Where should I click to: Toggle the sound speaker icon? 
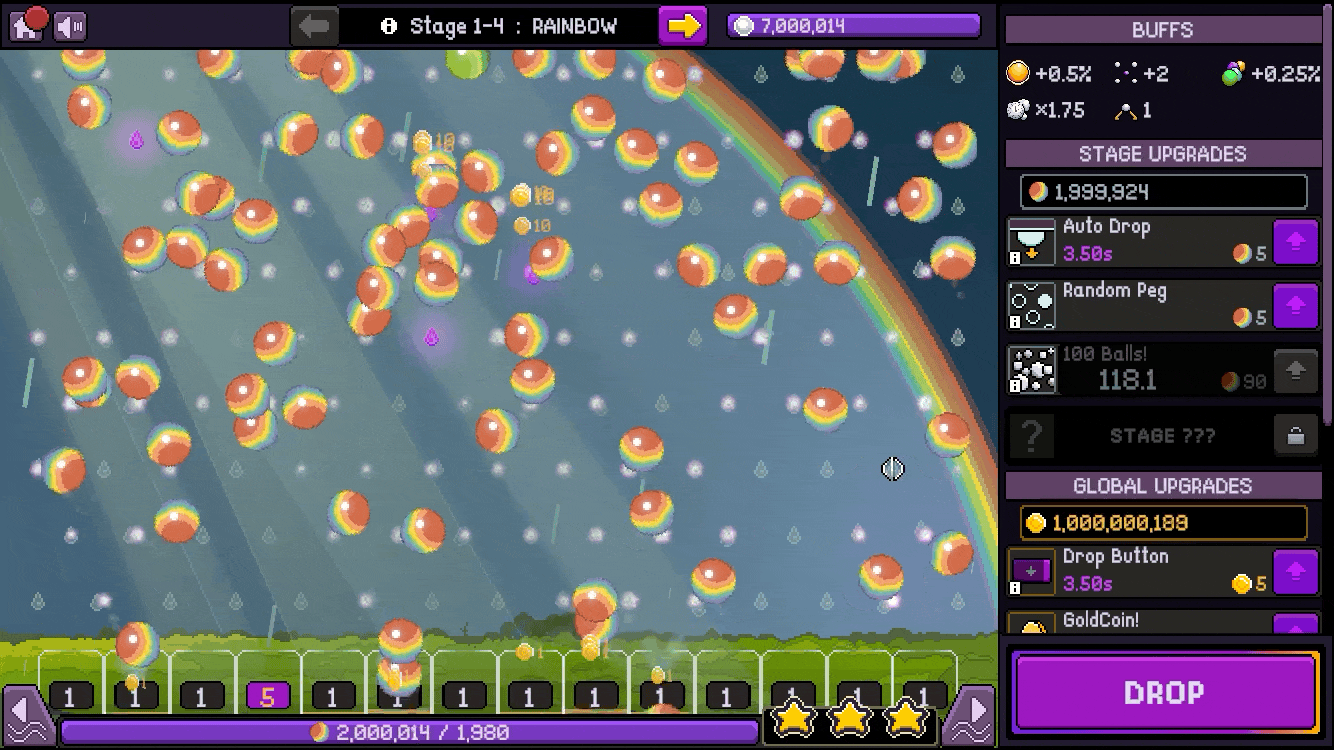click(70, 26)
